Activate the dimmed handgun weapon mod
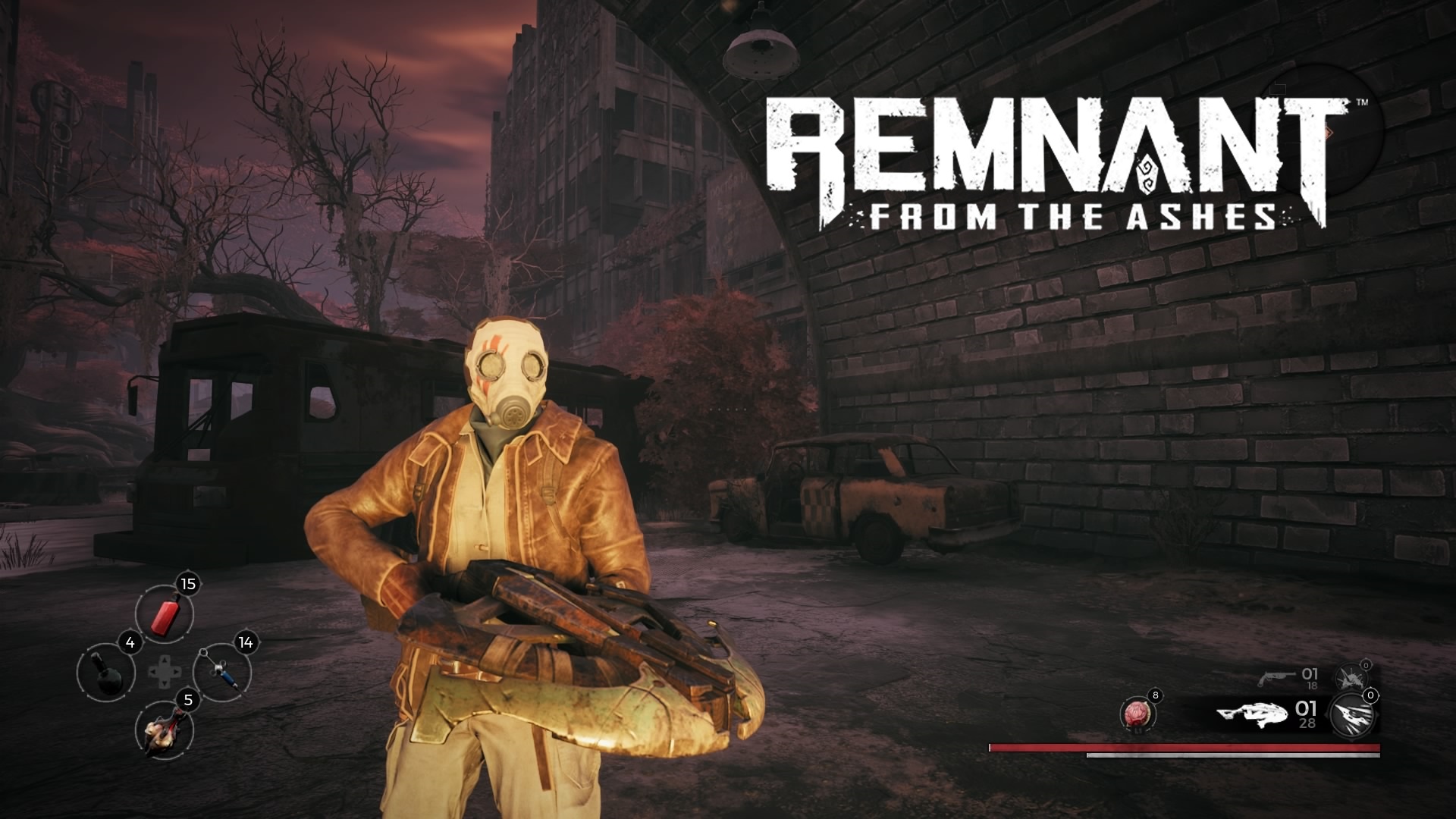This screenshot has width=1456, height=819. click(x=1349, y=678)
